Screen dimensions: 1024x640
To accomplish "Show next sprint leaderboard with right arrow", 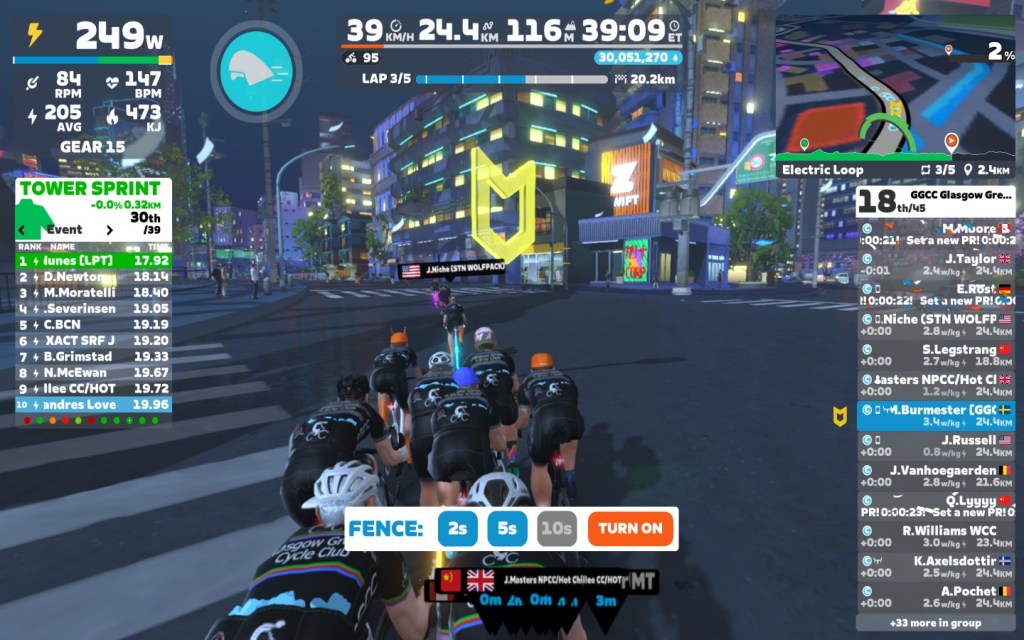I will (x=110, y=230).
